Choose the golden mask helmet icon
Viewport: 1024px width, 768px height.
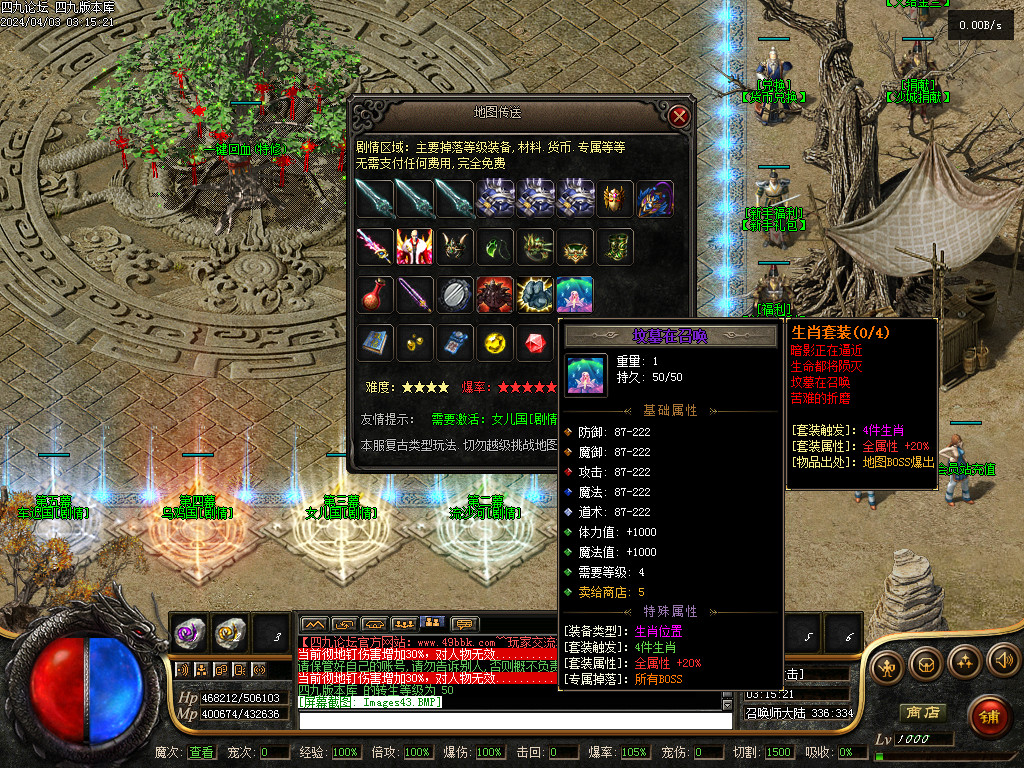[615, 198]
